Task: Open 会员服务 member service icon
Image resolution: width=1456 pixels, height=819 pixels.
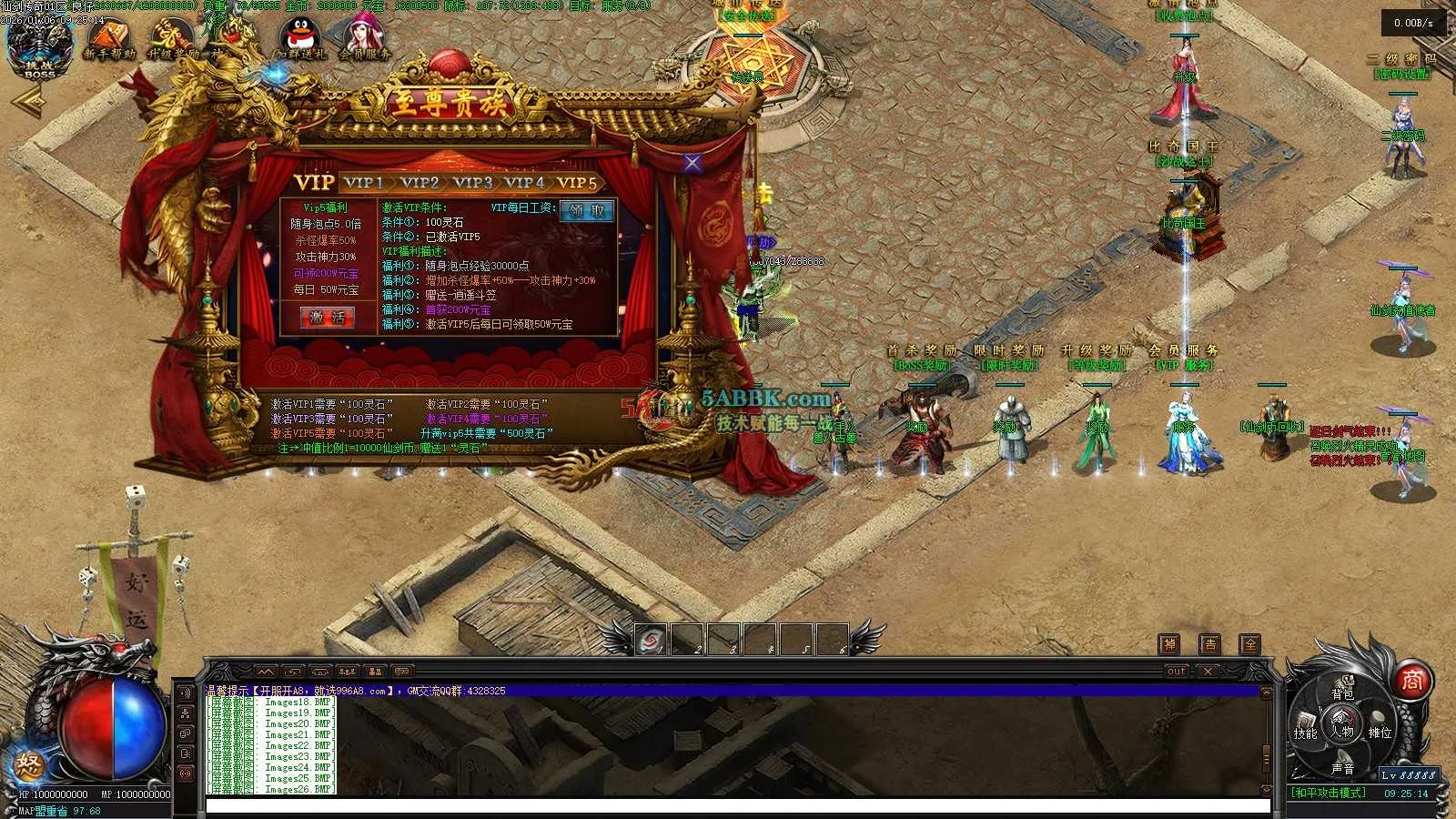Action: point(364,41)
